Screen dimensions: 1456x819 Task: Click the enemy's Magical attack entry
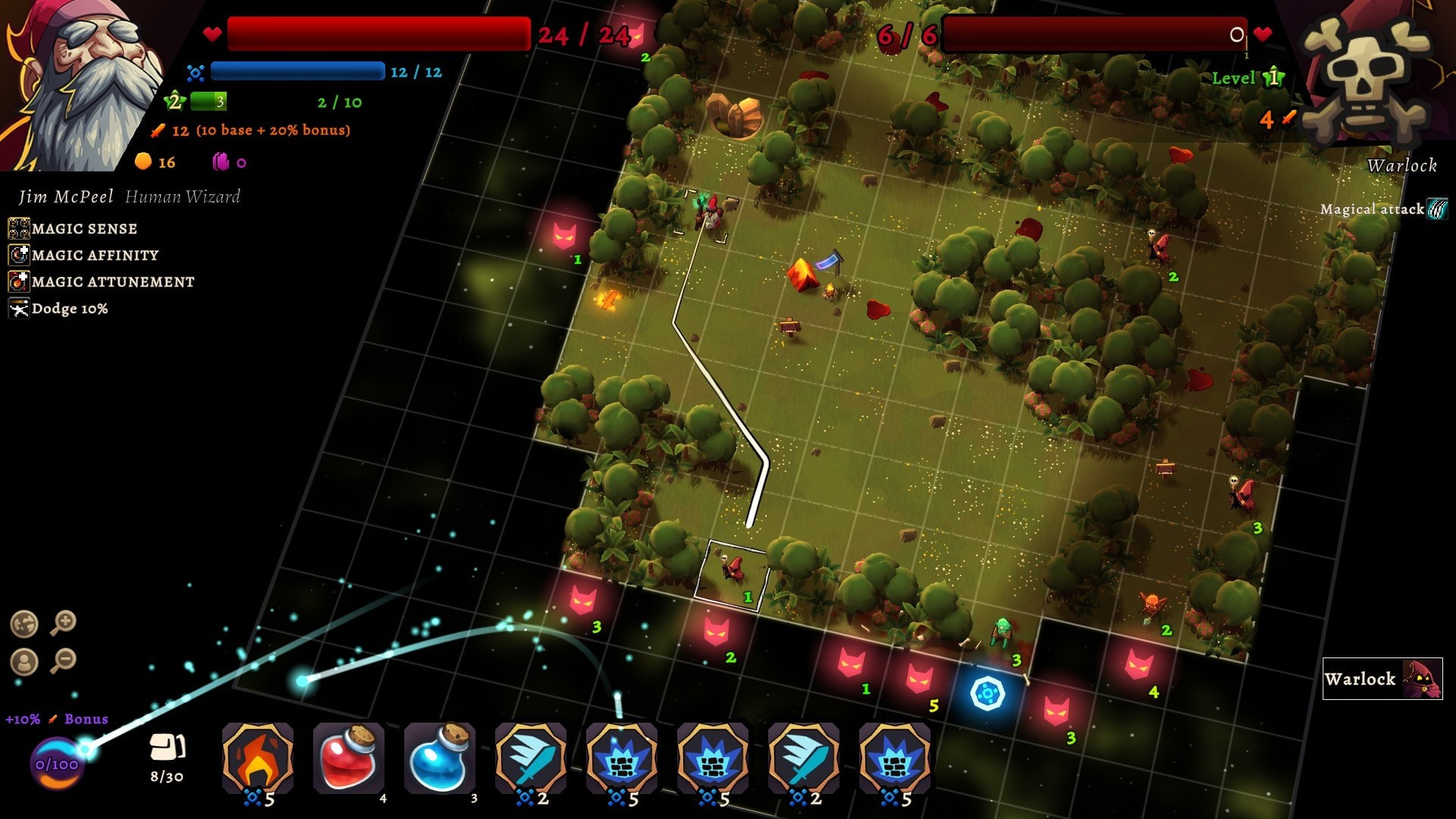1383,209
